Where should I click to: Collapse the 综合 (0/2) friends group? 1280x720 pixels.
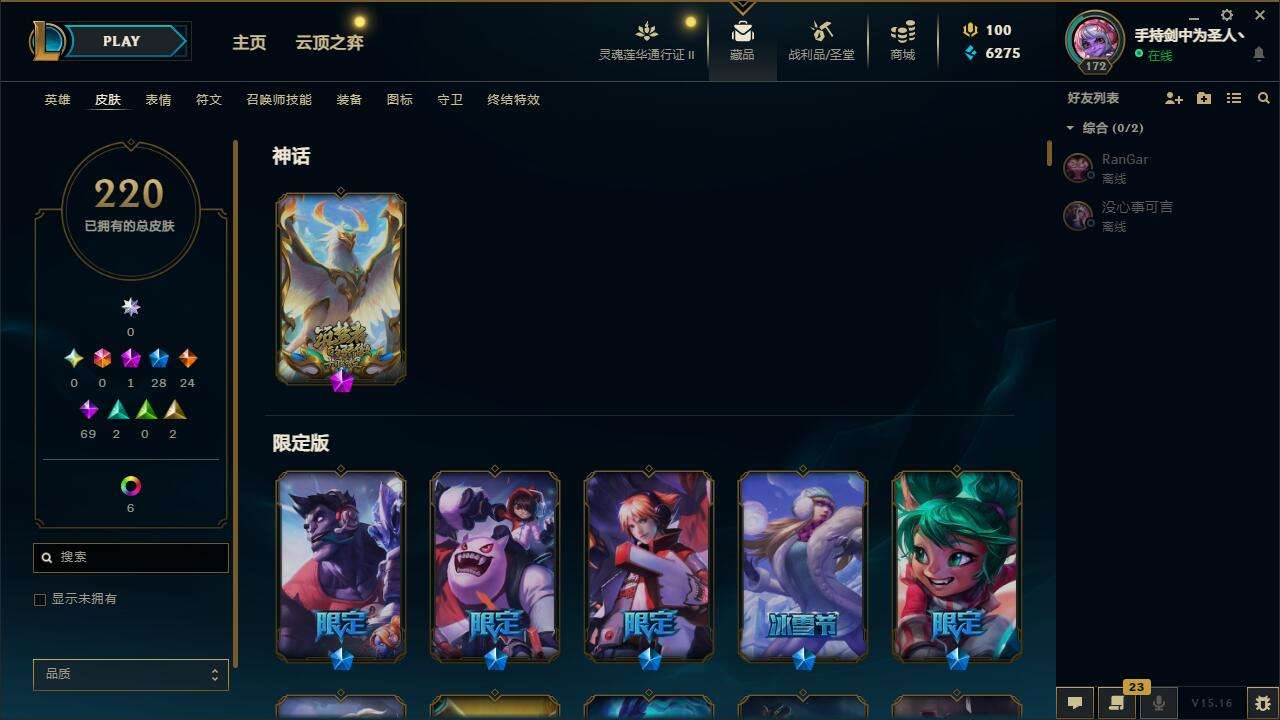click(x=1070, y=128)
